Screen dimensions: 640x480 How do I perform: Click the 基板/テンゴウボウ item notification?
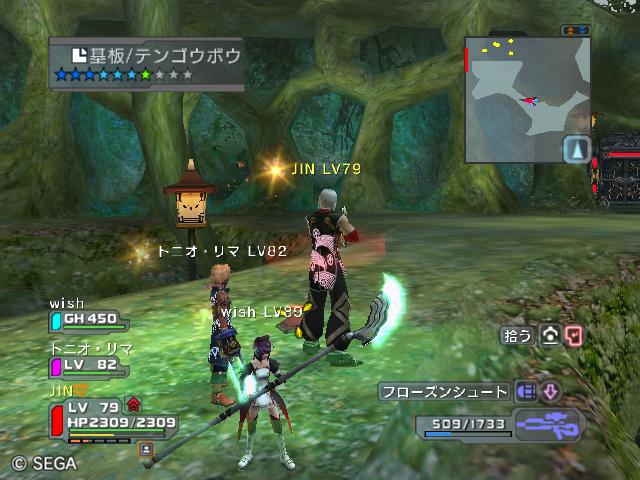(x=147, y=64)
